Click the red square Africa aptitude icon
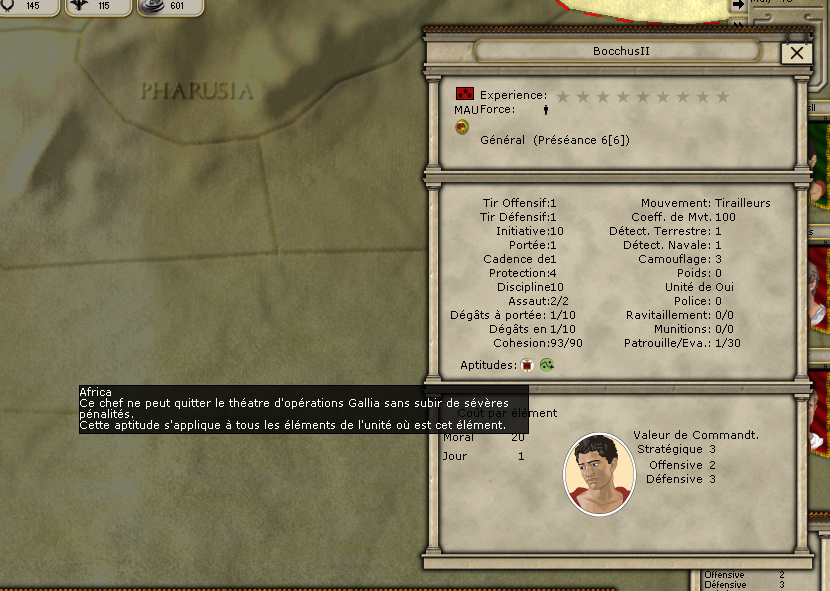Screen dimensions: 830x591 [528, 365]
